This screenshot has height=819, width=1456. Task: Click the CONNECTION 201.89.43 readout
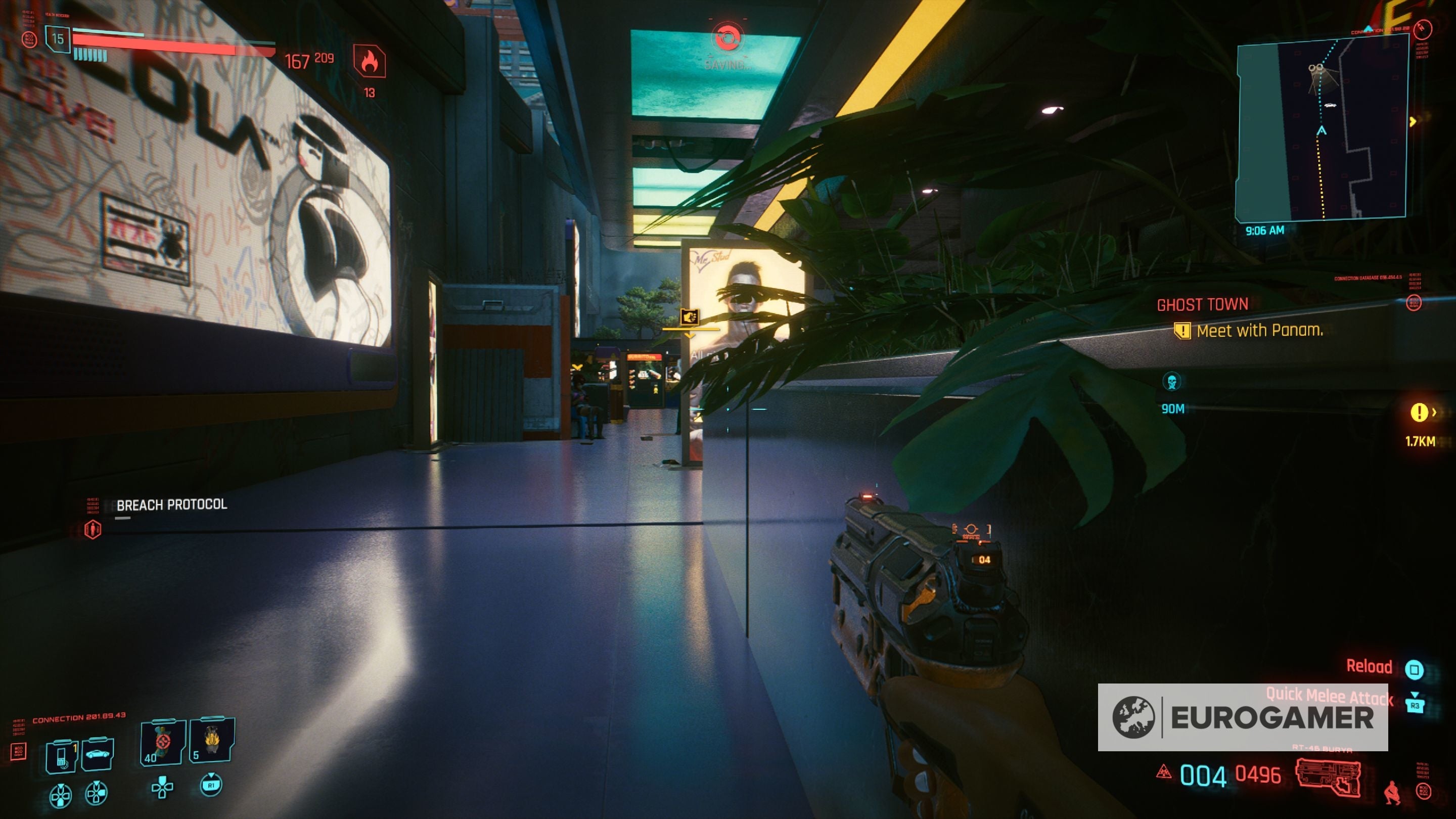[x=80, y=719]
